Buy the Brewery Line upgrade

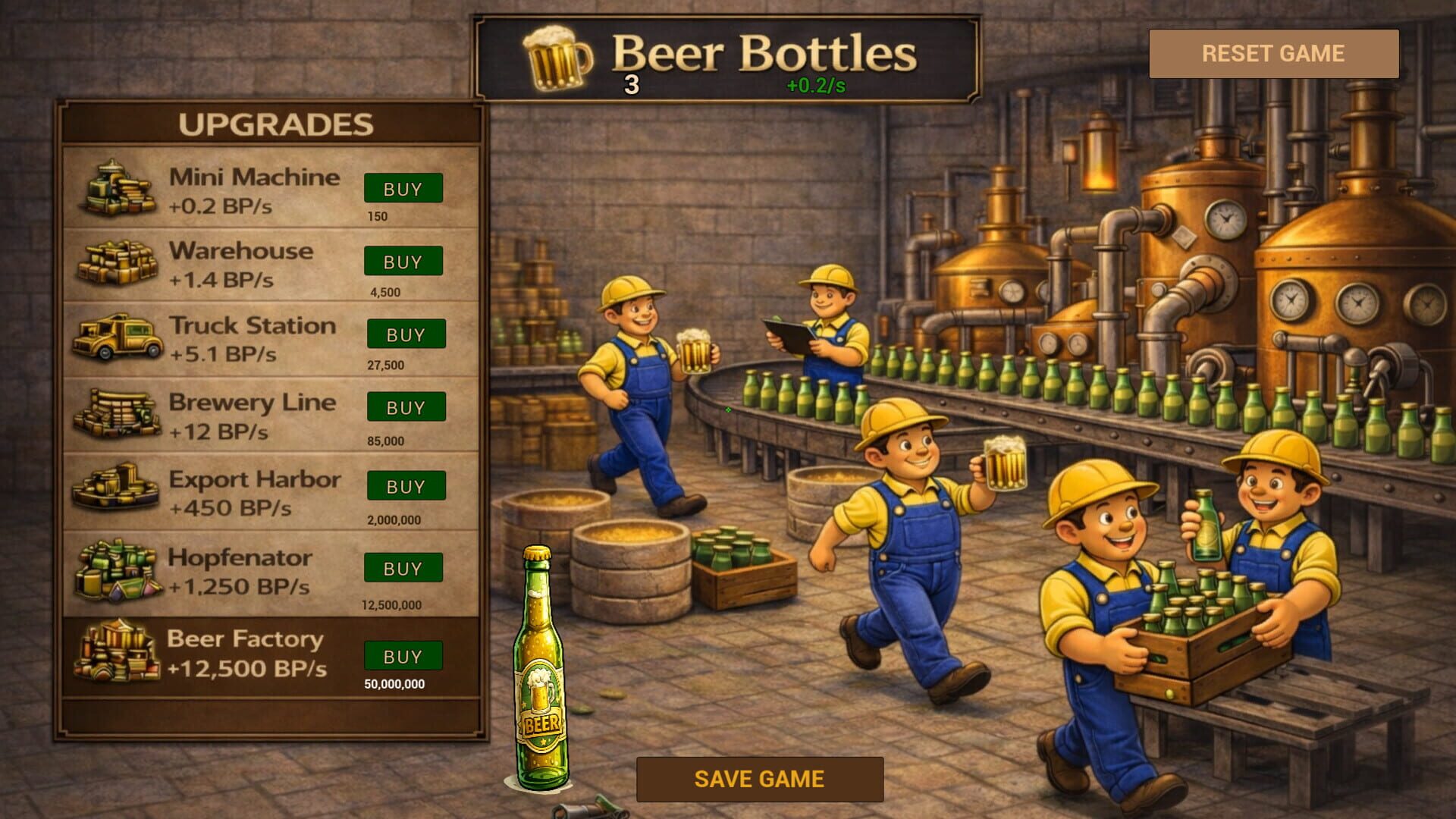click(x=406, y=407)
